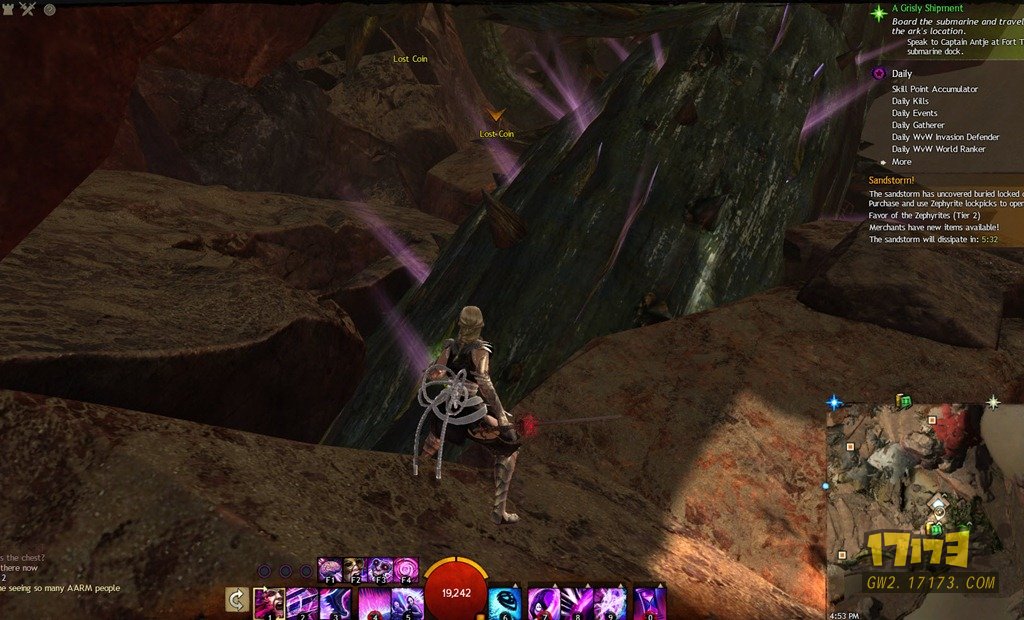Expand More daily achievements
The height and width of the screenshot is (620, 1024).
click(901, 161)
